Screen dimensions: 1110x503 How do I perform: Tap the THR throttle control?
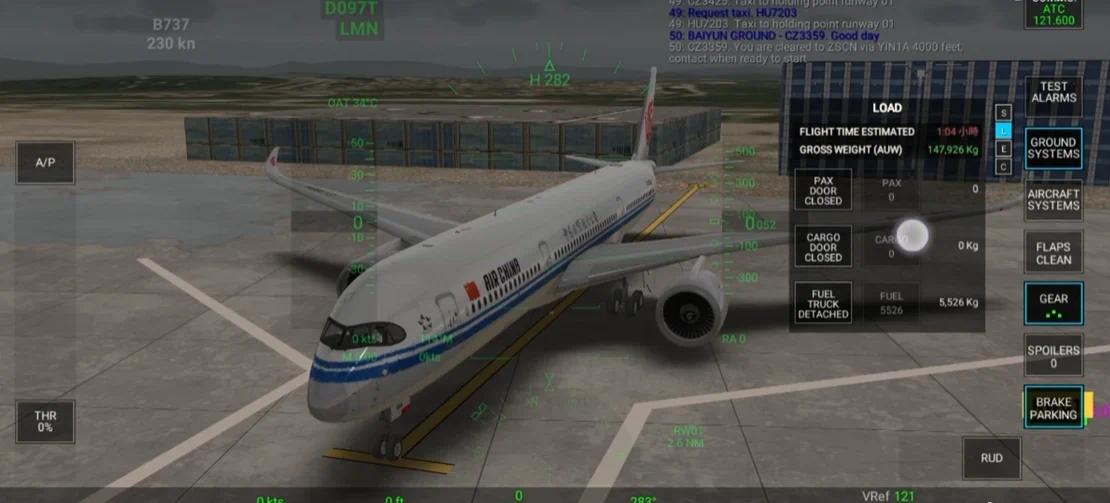(x=45, y=421)
